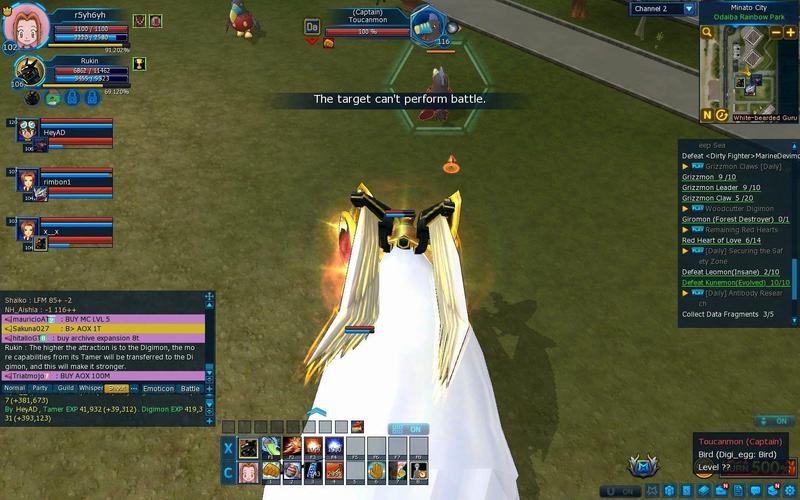This screenshot has width=800, height=500.
Task: Switch to the Party chat tab
Action: [x=40, y=388]
